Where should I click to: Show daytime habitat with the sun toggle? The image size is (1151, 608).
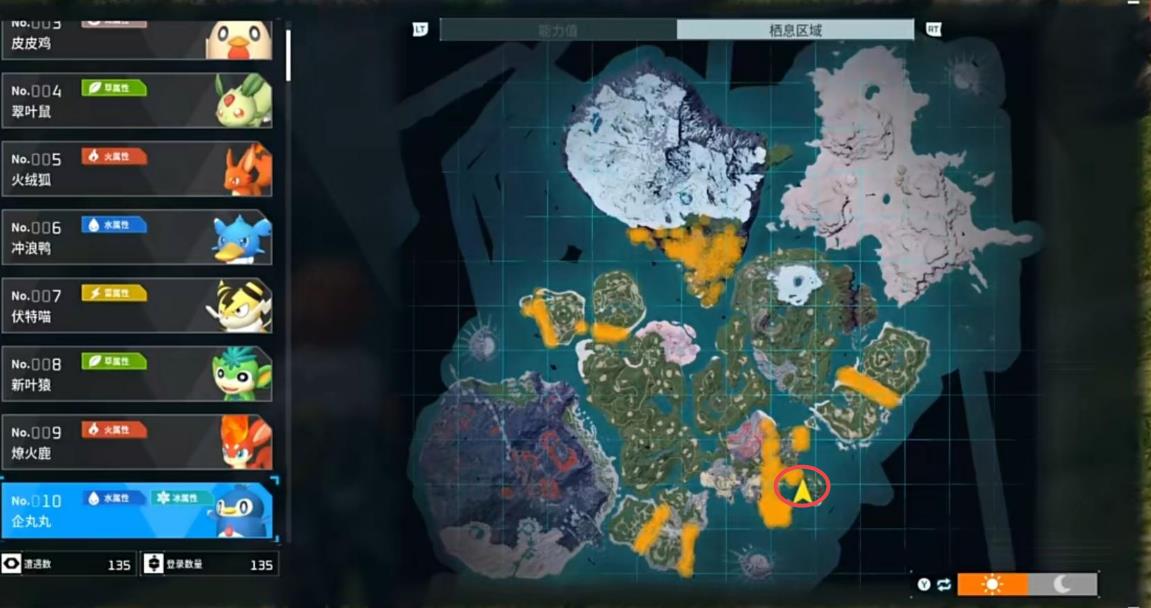click(x=992, y=584)
